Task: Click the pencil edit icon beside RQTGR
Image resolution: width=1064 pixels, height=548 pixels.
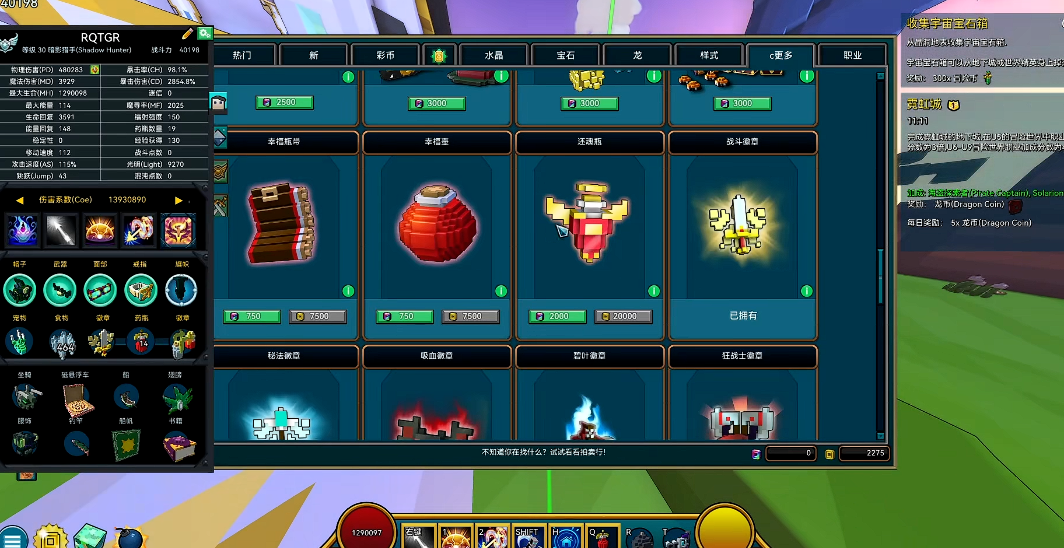Action: click(187, 34)
